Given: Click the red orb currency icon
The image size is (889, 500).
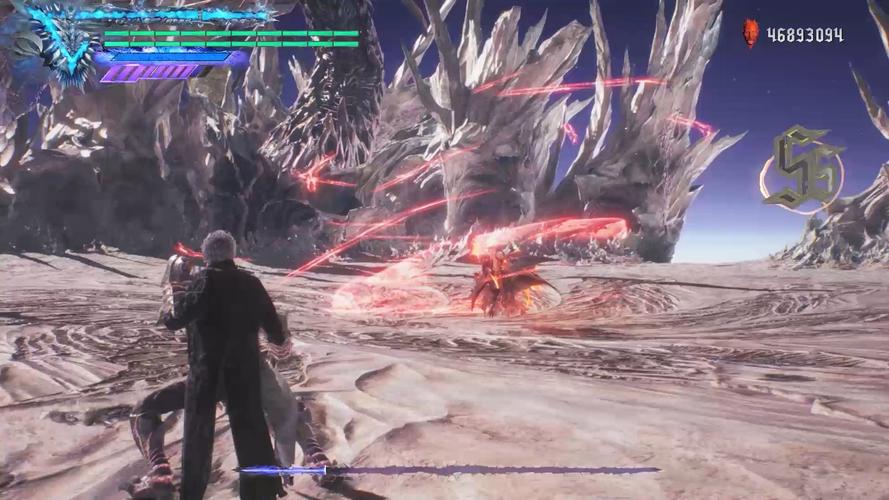Looking at the screenshot, I should click(x=751, y=34).
